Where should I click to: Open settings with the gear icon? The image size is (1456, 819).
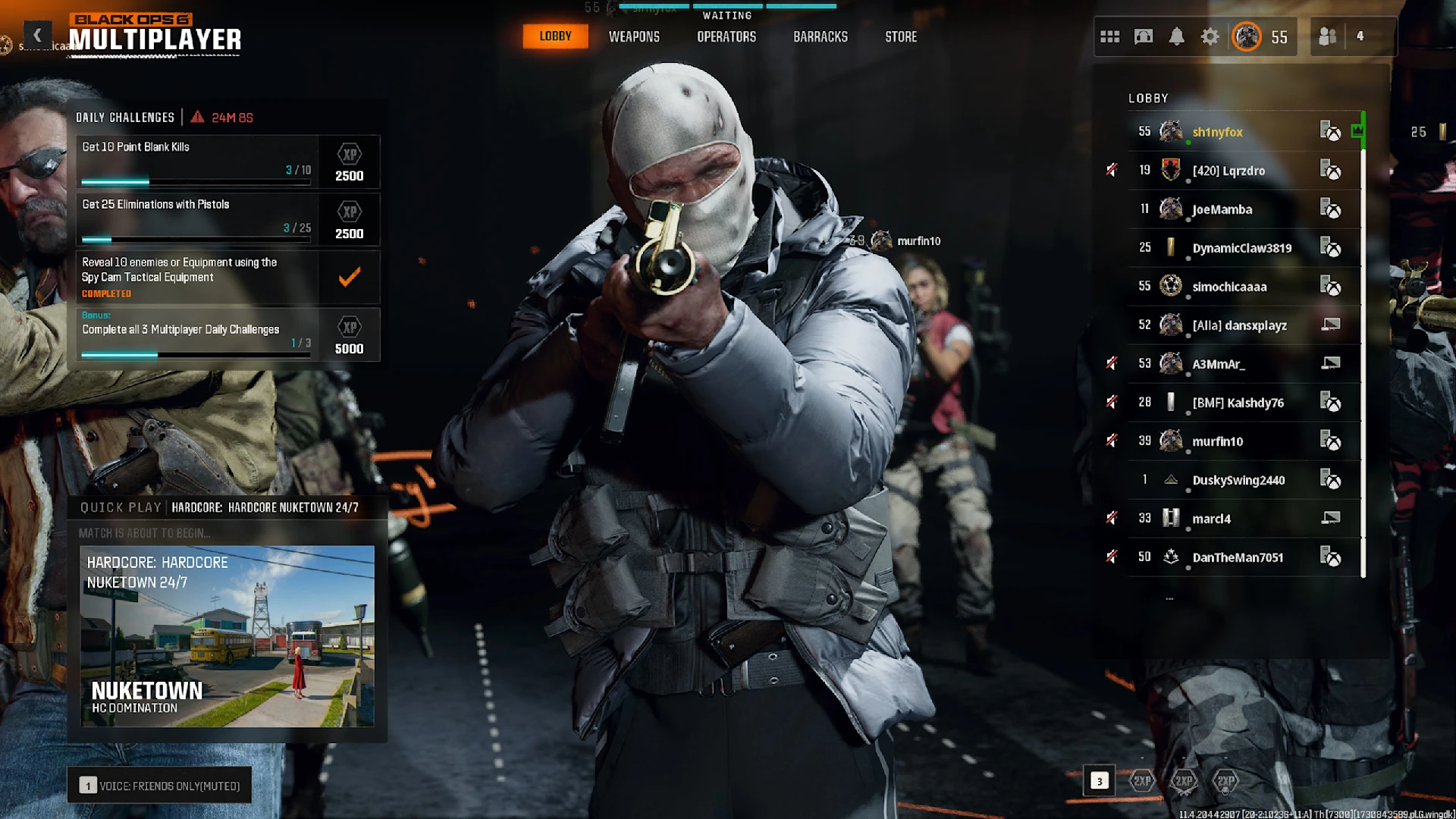pyautogui.click(x=1210, y=36)
